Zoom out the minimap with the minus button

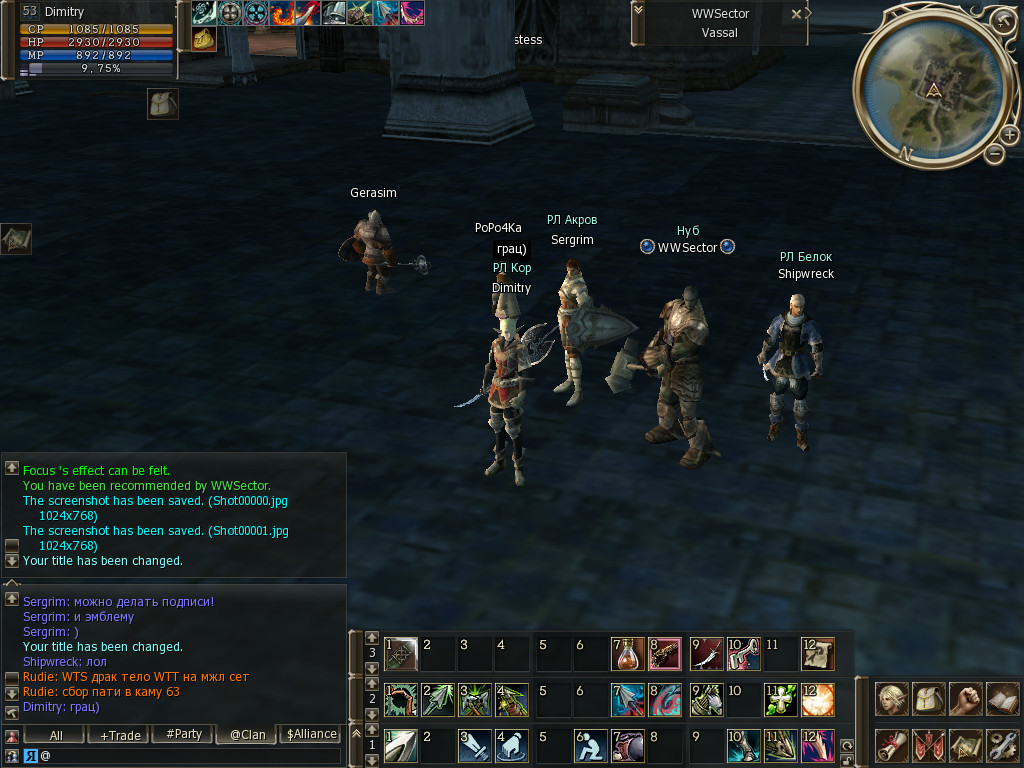point(994,153)
